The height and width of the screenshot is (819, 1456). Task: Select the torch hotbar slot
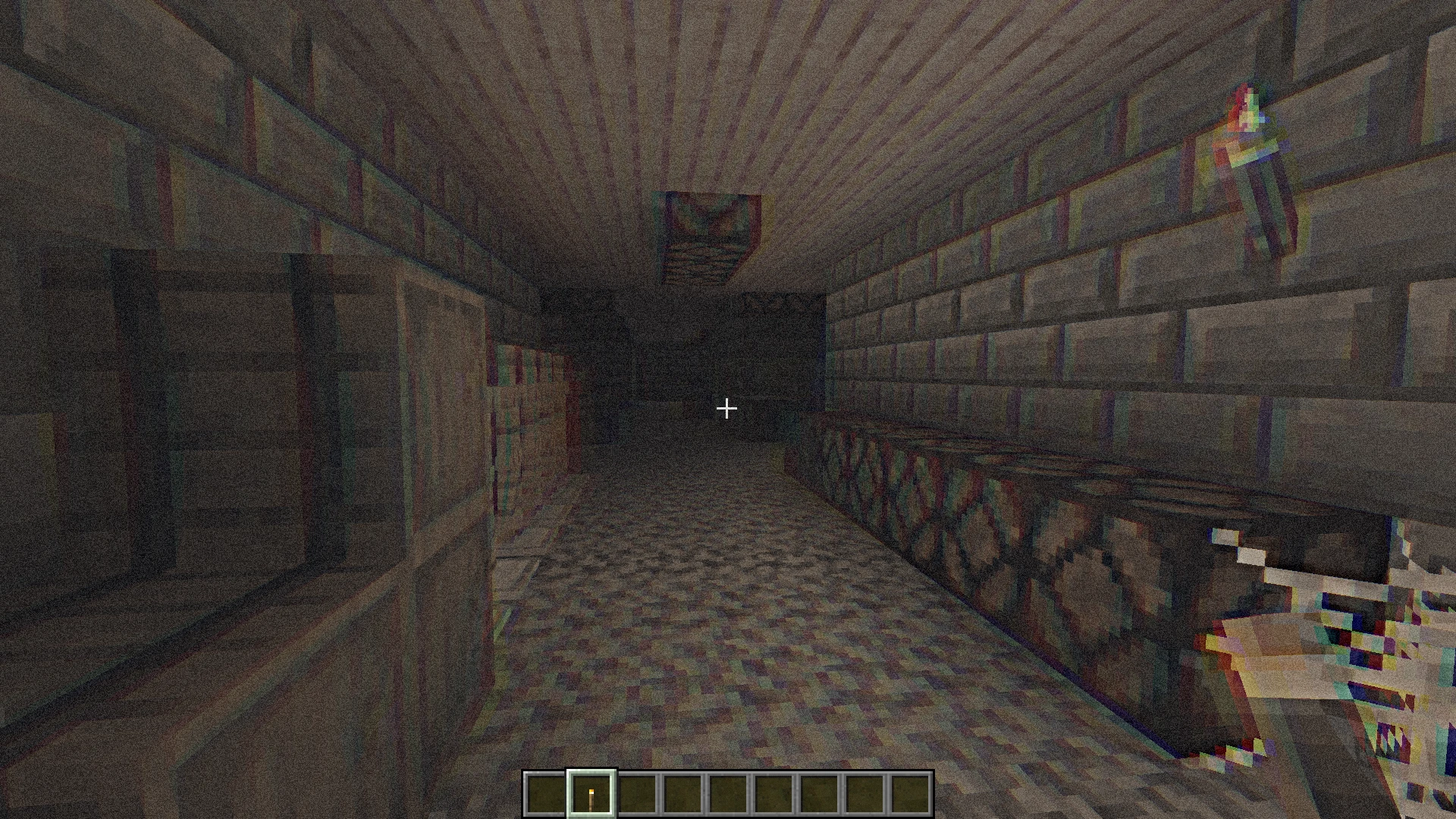591,794
